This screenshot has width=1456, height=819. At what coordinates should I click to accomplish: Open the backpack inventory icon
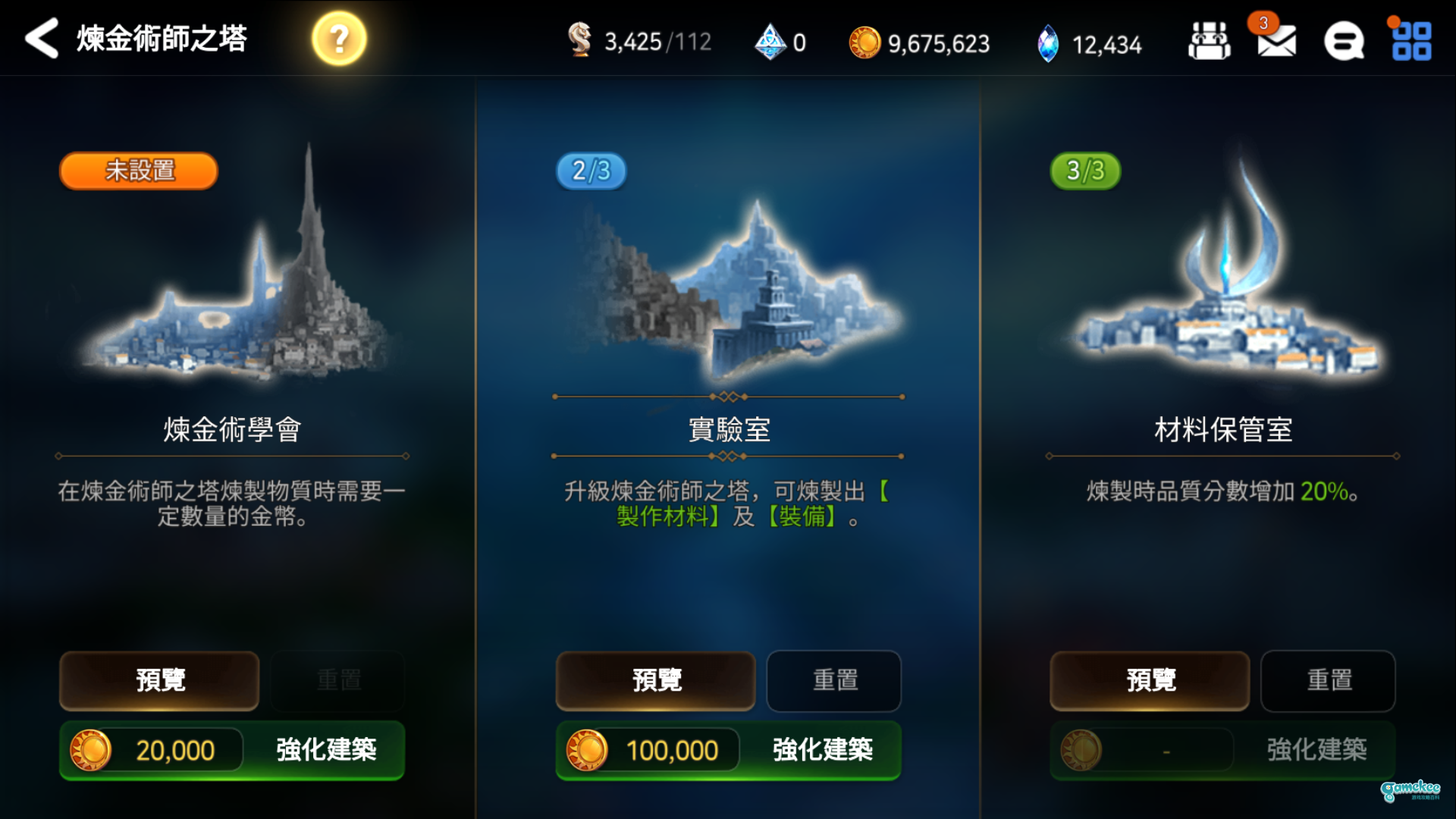1209,39
